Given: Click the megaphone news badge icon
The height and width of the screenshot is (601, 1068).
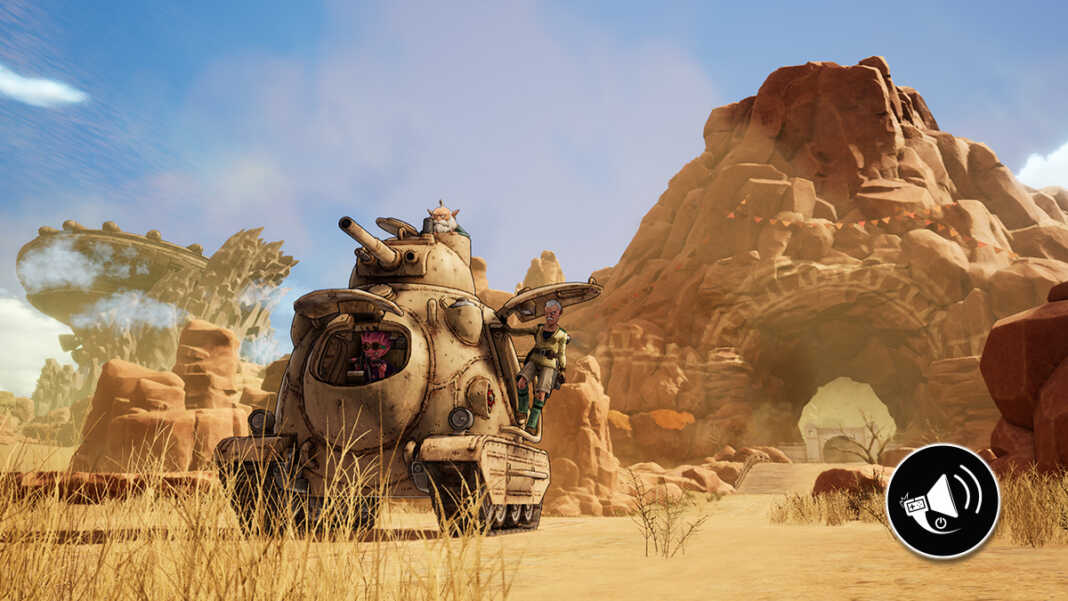Looking at the screenshot, I should click(x=942, y=500).
